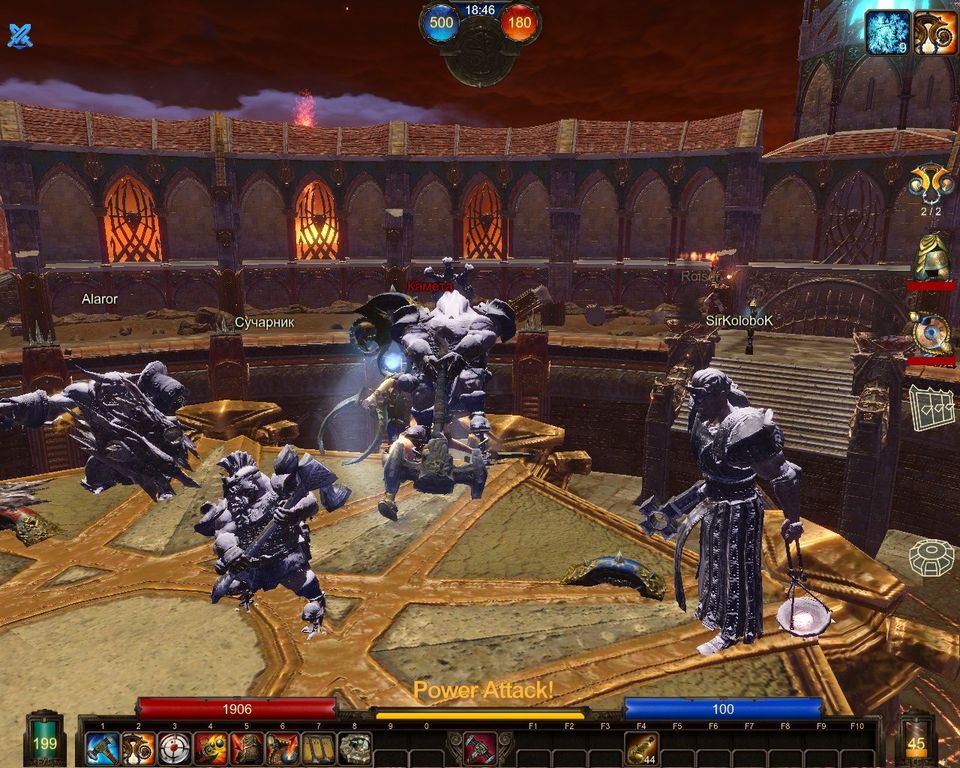This screenshot has height=768, width=960.
Task: Click the orange lantern showing 45
Action: pos(916,738)
